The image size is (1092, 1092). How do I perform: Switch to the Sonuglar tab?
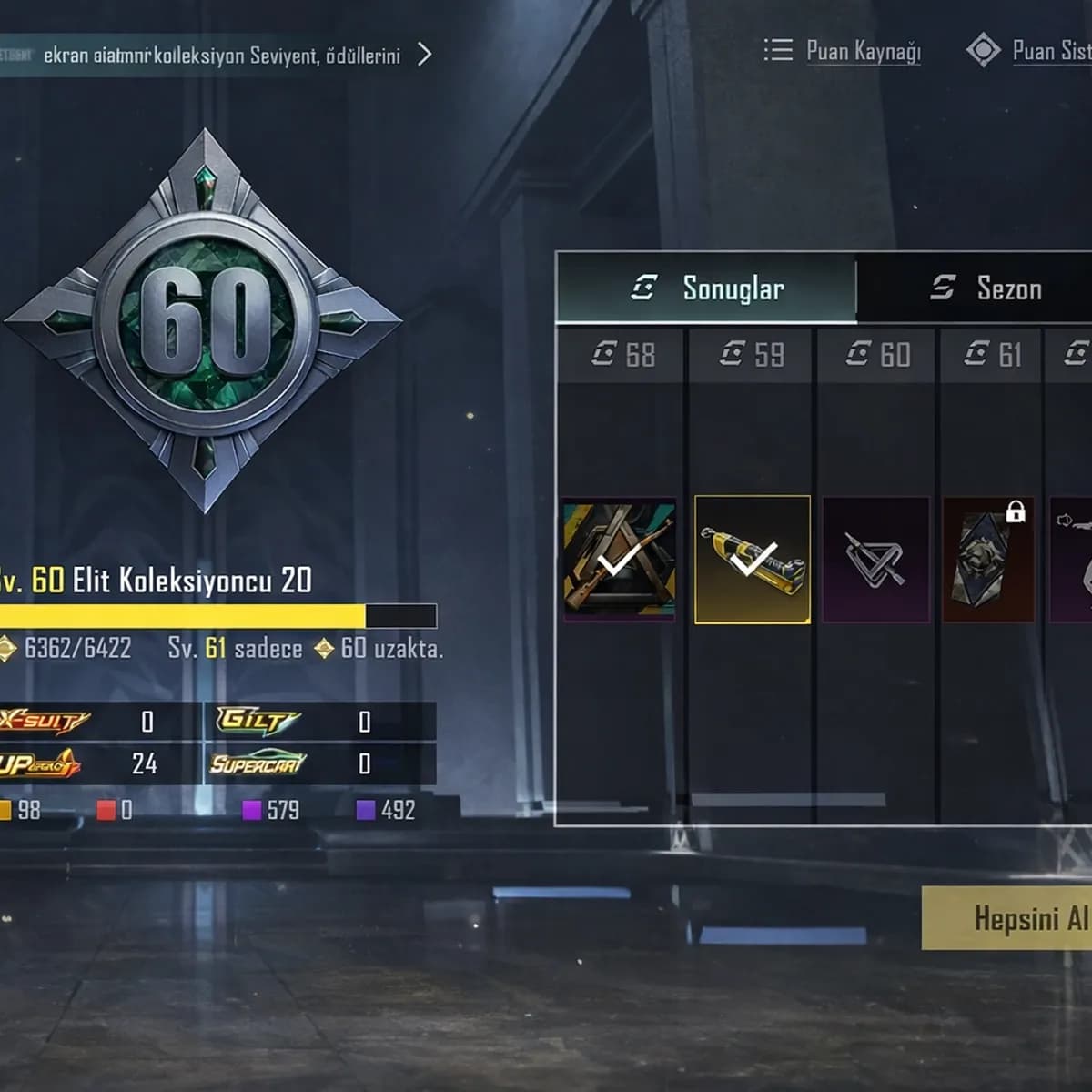pyautogui.click(x=707, y=288)
